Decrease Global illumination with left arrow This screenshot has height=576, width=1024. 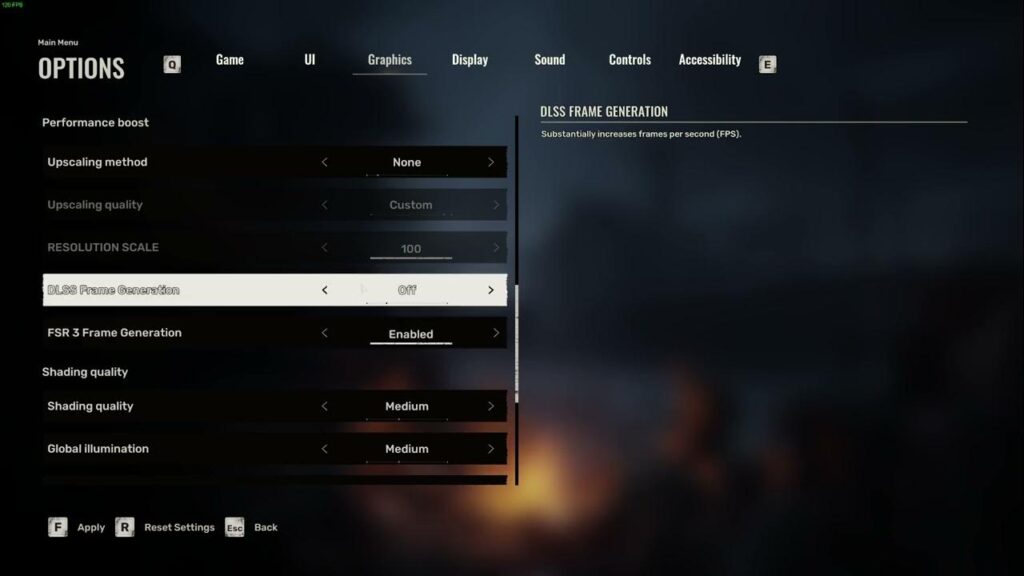[324, 449]
